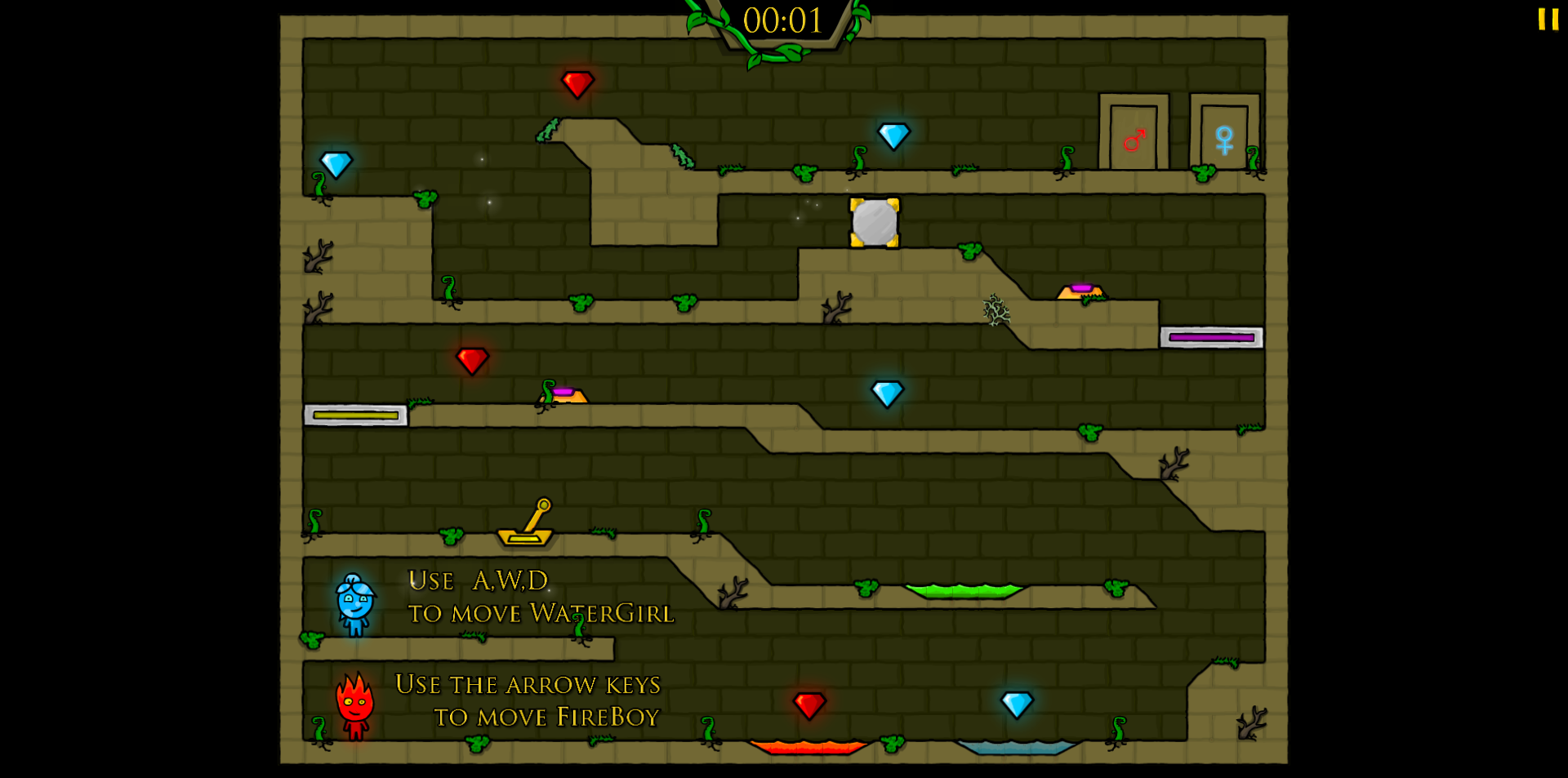The image size is (1568, 778).
Task: Click the purple sliding platform on the right
Action: (1211, 336)
